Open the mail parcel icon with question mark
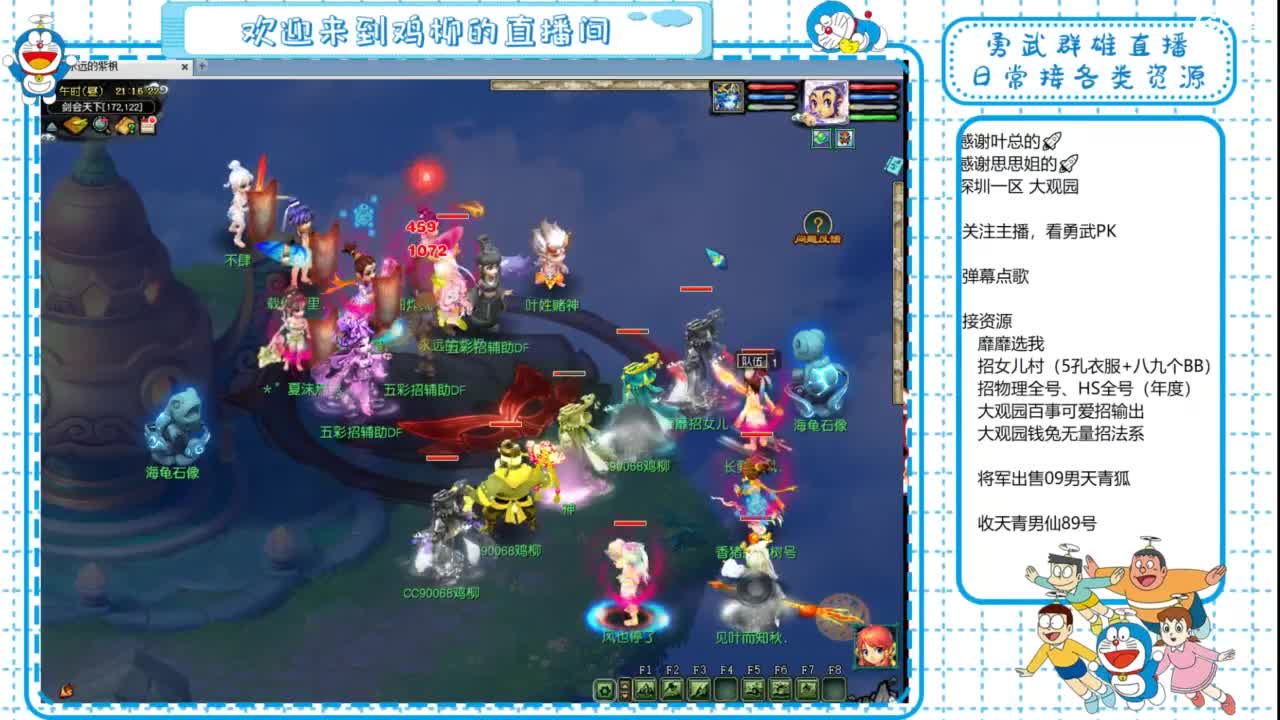 coord(126,125)
